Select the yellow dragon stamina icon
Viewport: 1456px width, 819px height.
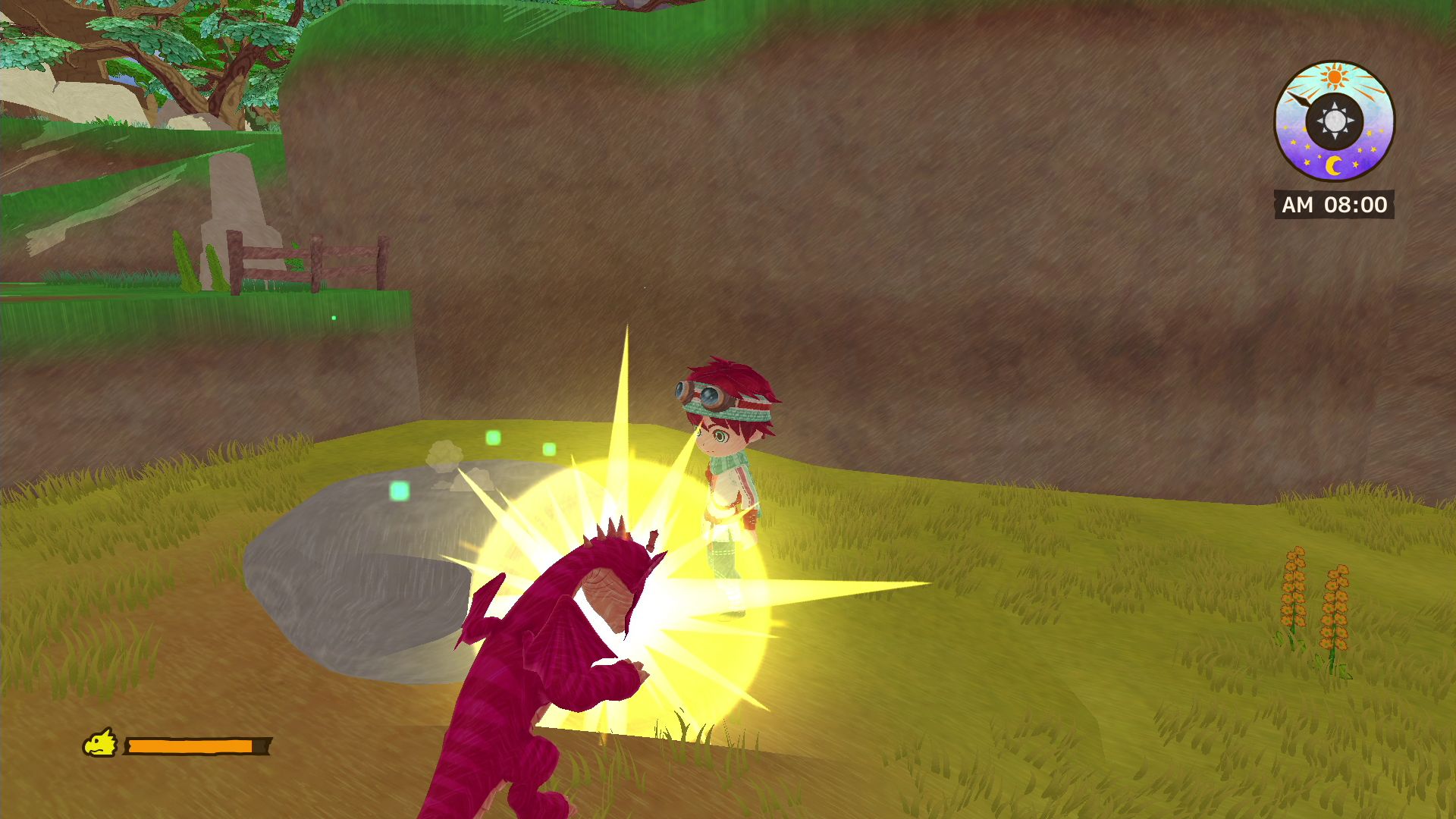100,743
